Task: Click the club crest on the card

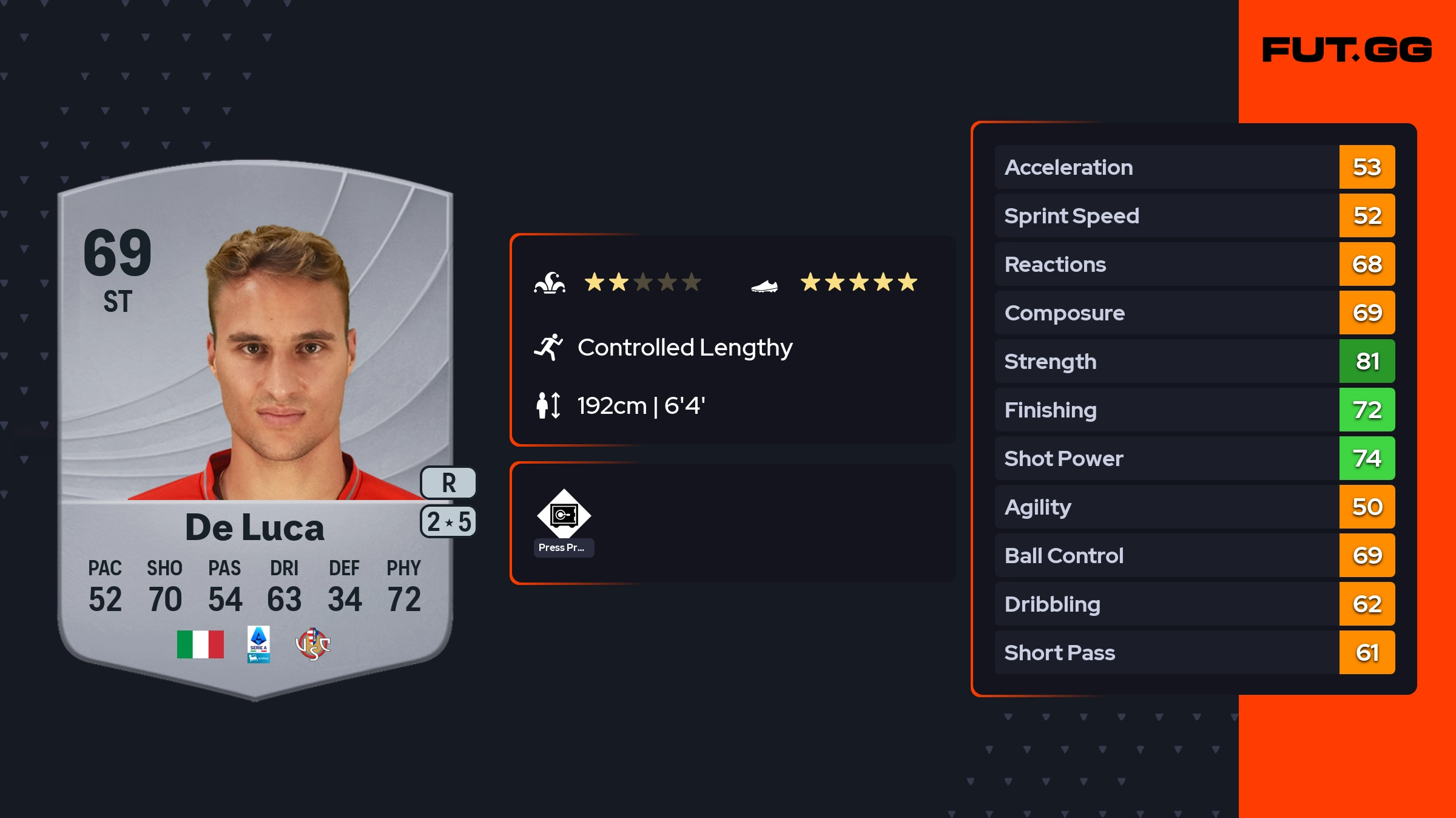Action: pos(312,644)
